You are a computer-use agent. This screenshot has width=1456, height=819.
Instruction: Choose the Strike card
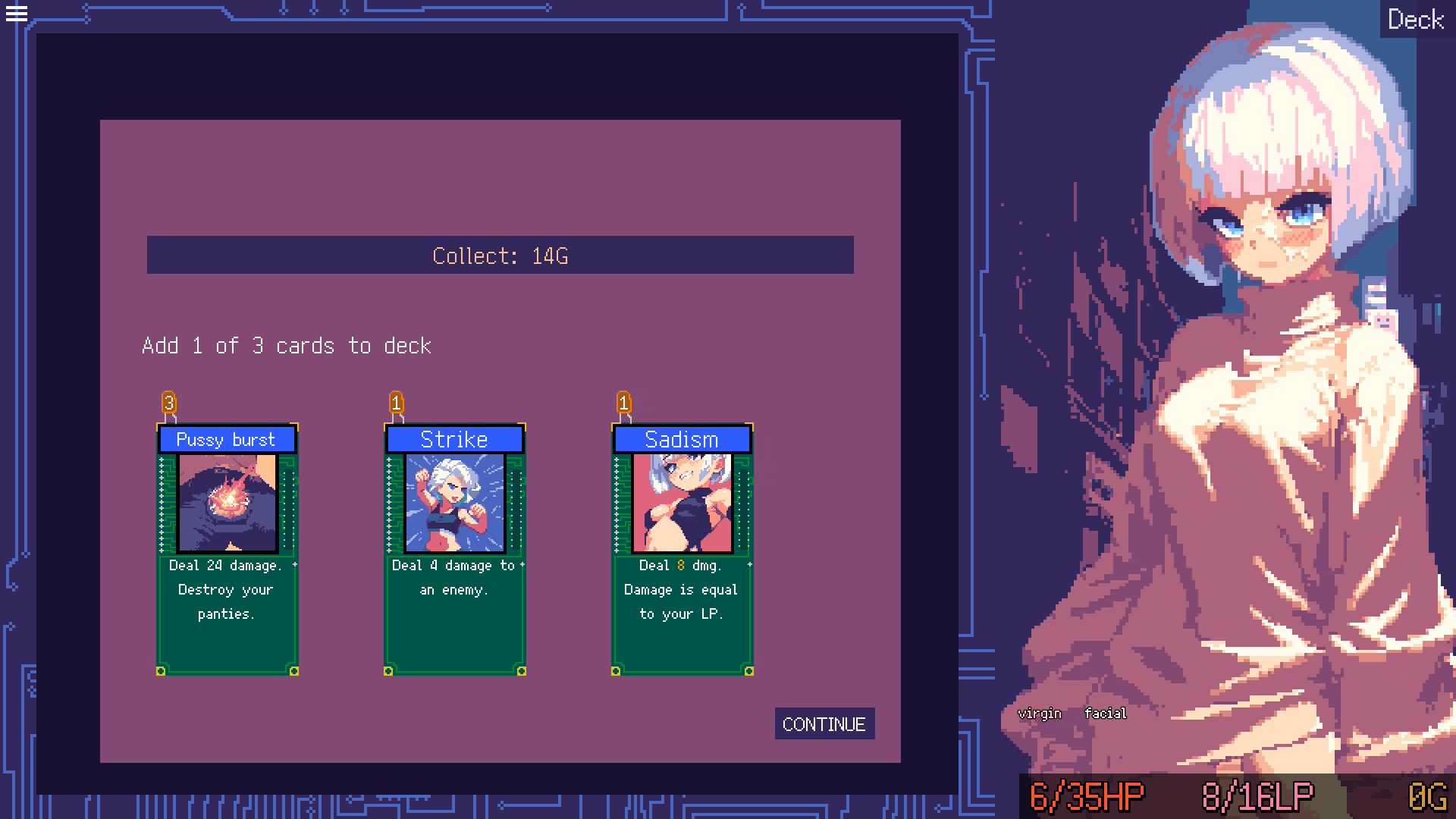pos(454,546)
